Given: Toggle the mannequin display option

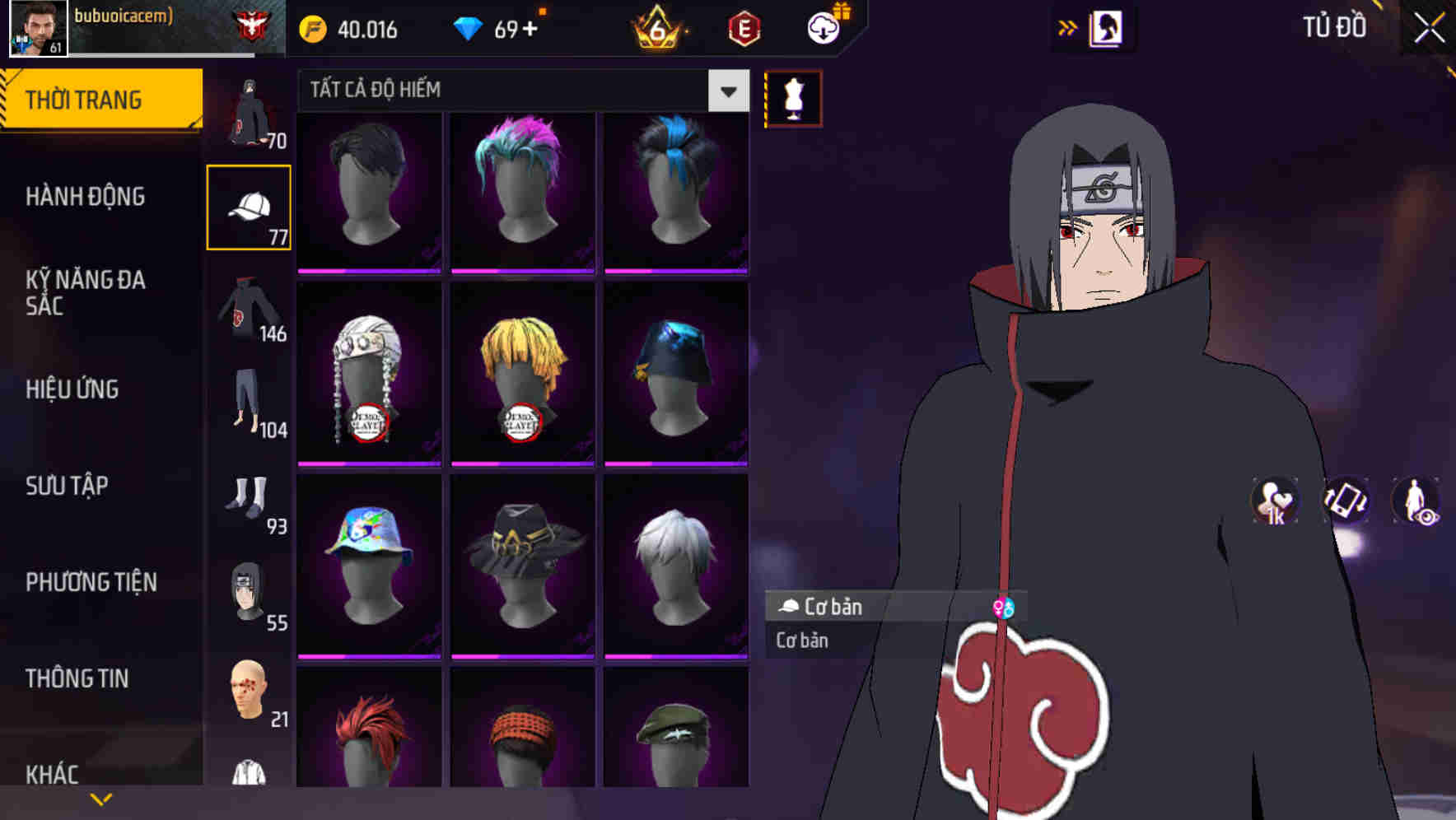Looking at the screenshot, I should coord(792,97).
